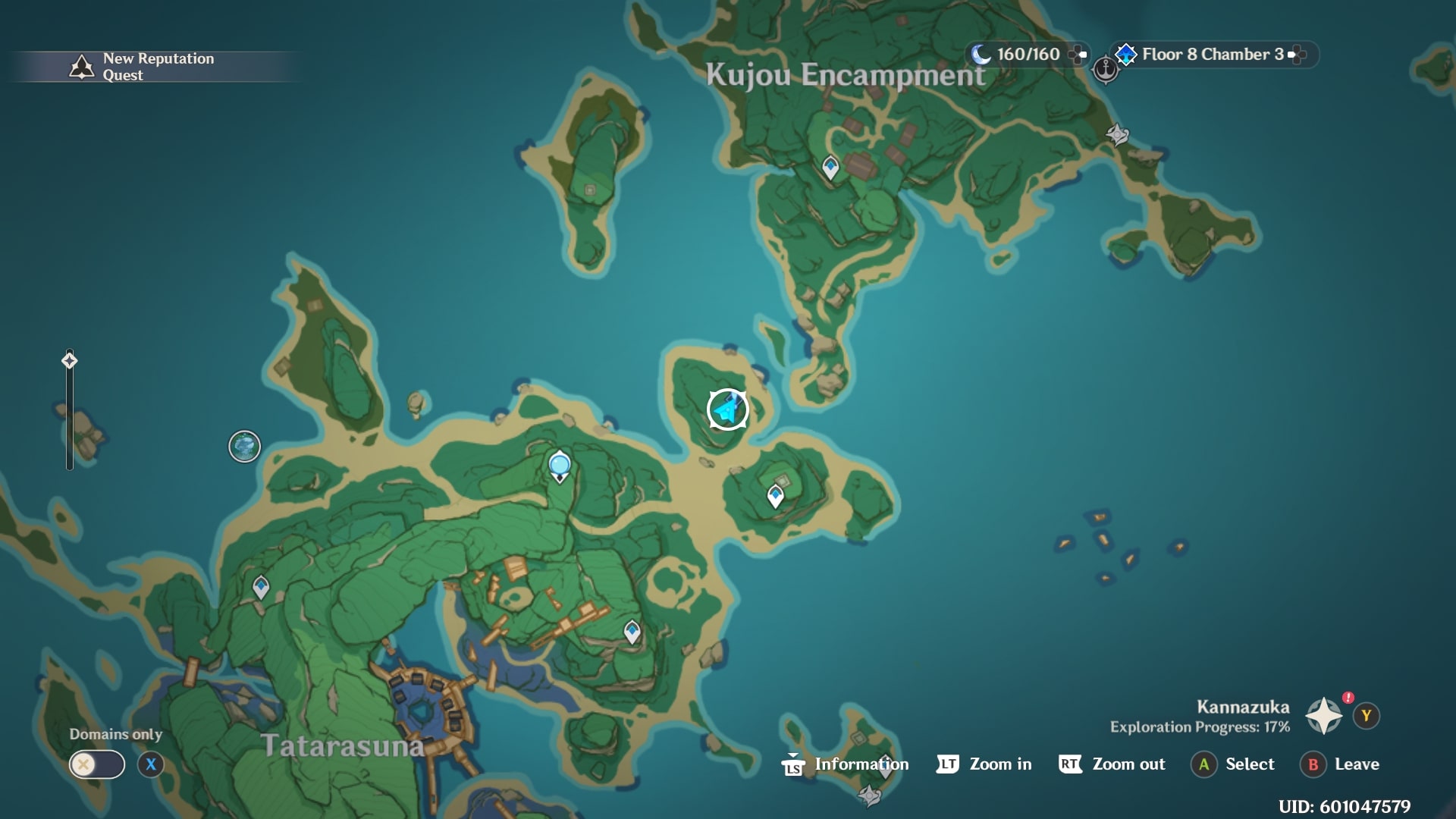Open the domain bubble icon near Tatarasuna
The image size is (1456, 819).
[x=559, y=463]
